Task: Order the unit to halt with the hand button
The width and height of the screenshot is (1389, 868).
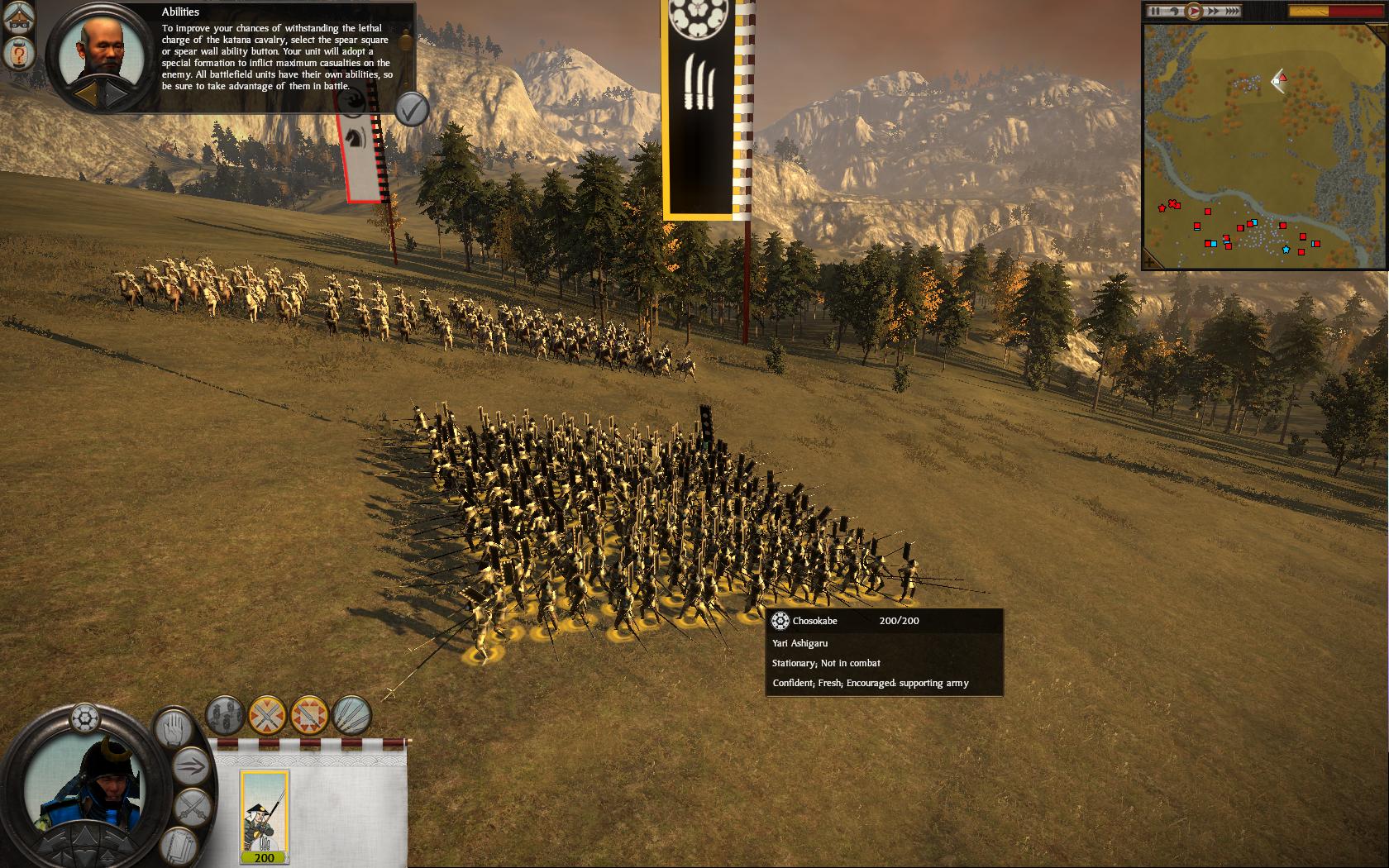Action: (x=174, y=728)
